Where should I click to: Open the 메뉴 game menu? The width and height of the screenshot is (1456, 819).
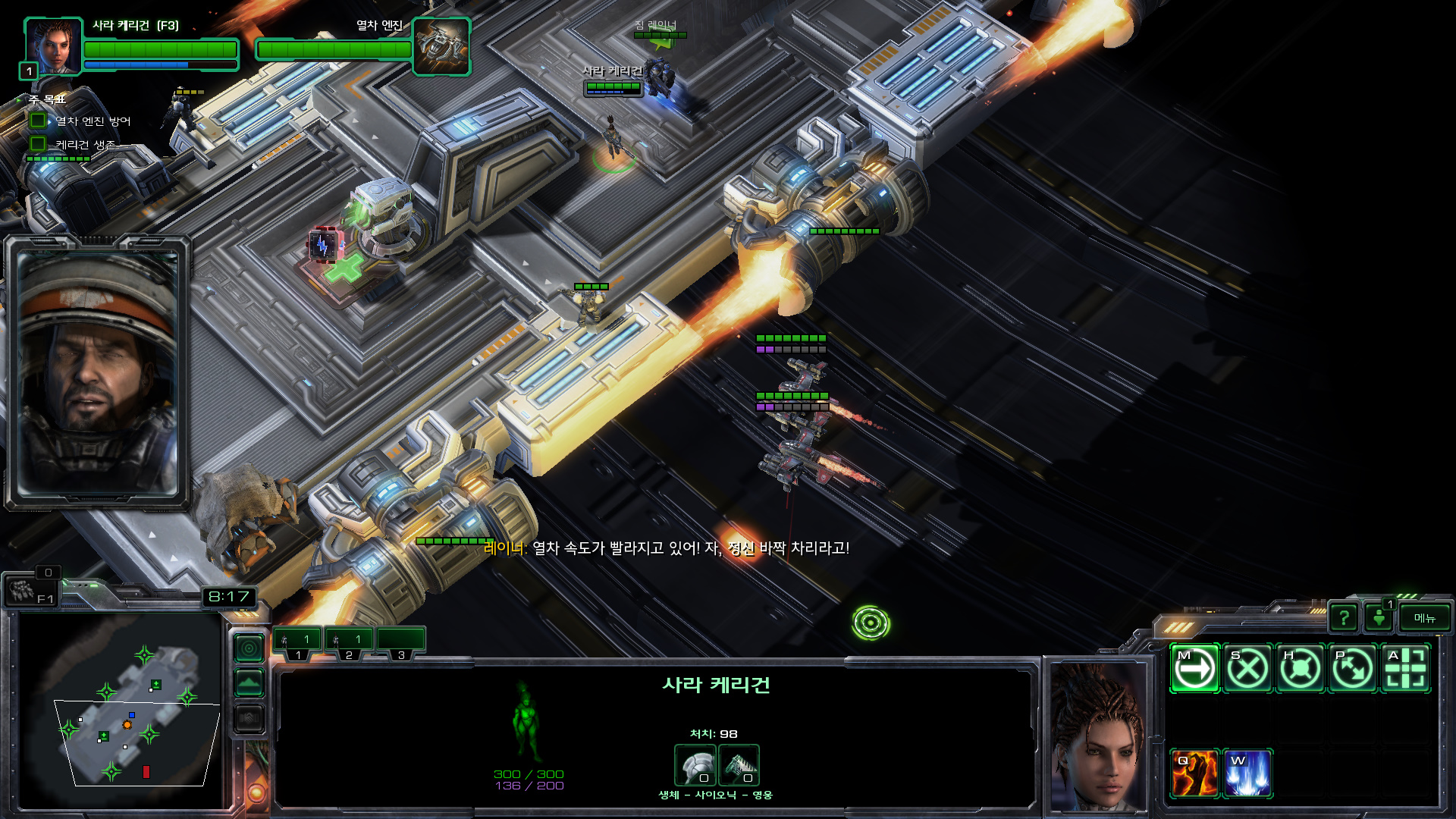click(x=1424, y=618)
